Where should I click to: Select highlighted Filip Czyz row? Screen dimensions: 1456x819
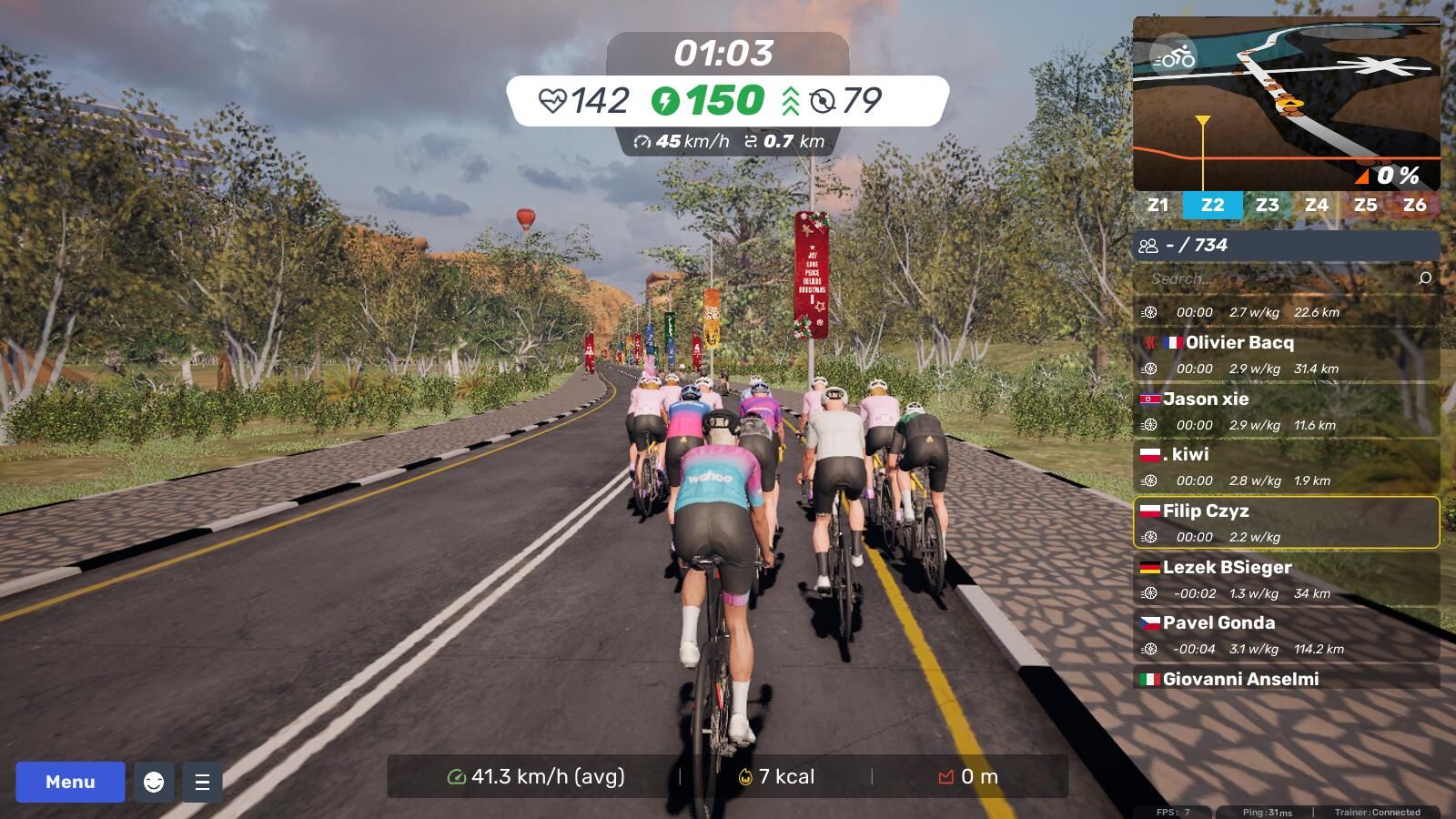(1287, 522)
